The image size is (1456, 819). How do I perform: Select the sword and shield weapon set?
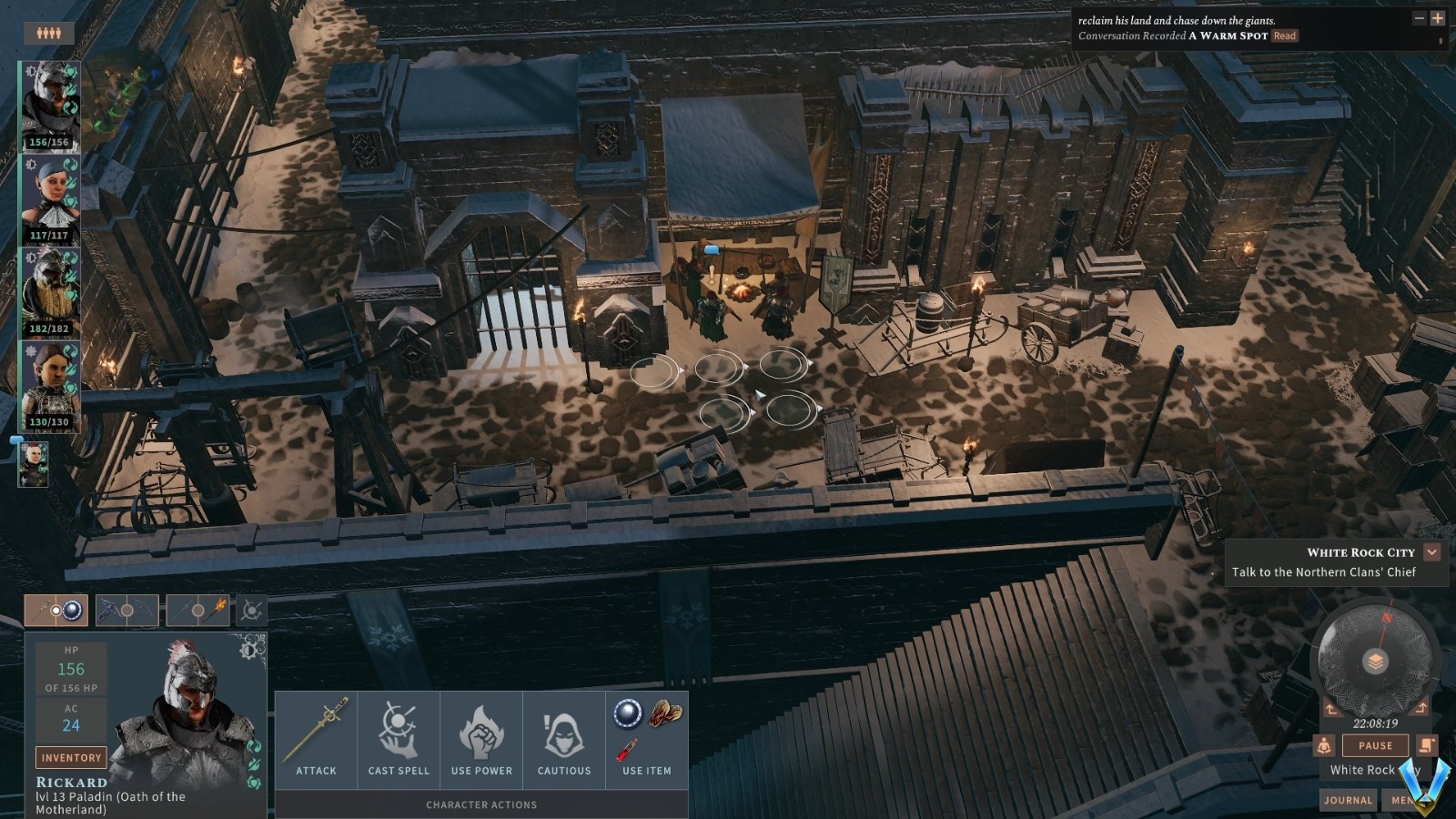click(x=56, y=610)
